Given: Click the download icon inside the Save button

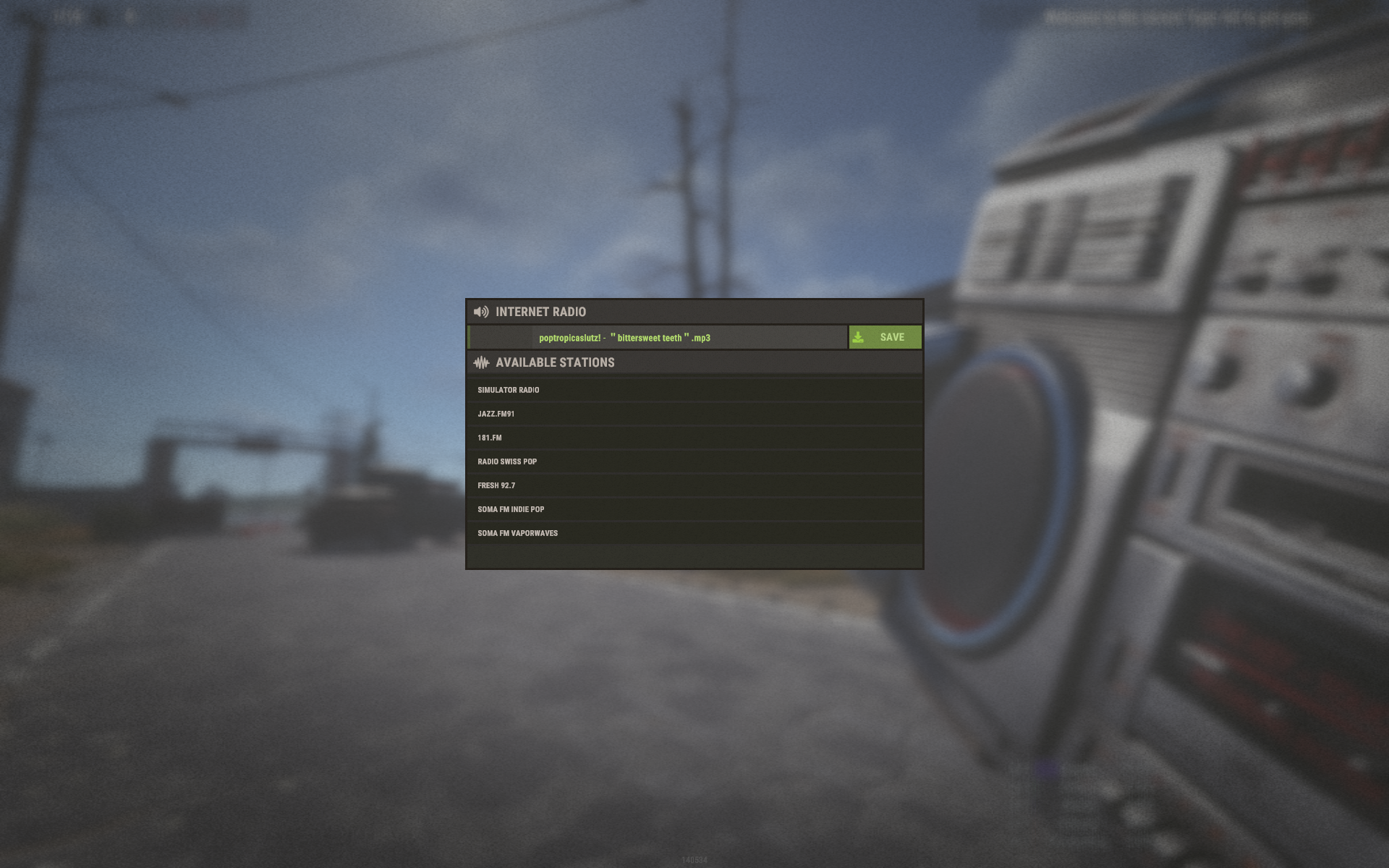Looking at the screenshot, I should [859, 337].
